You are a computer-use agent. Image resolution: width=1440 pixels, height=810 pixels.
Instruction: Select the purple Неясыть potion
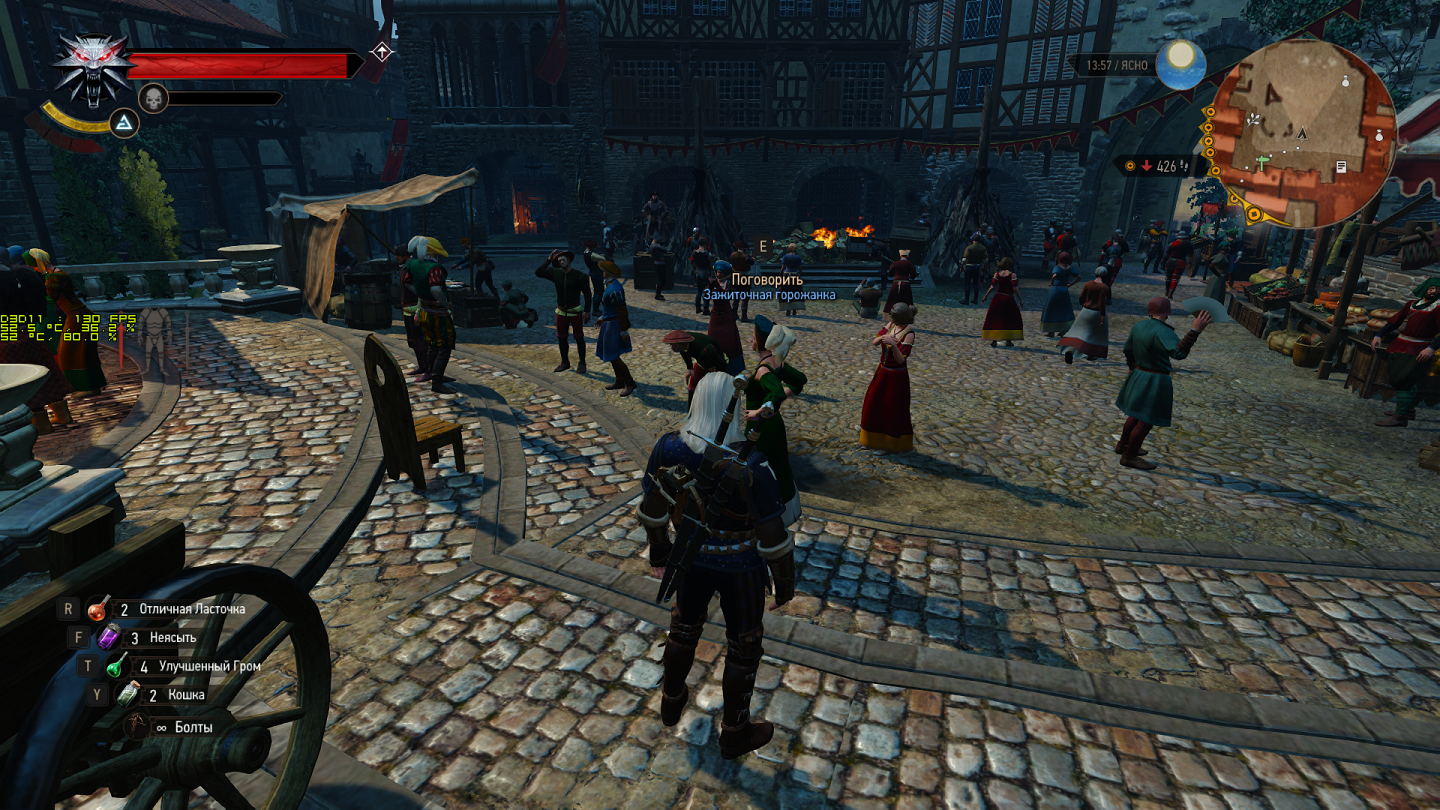coord(108,637)
